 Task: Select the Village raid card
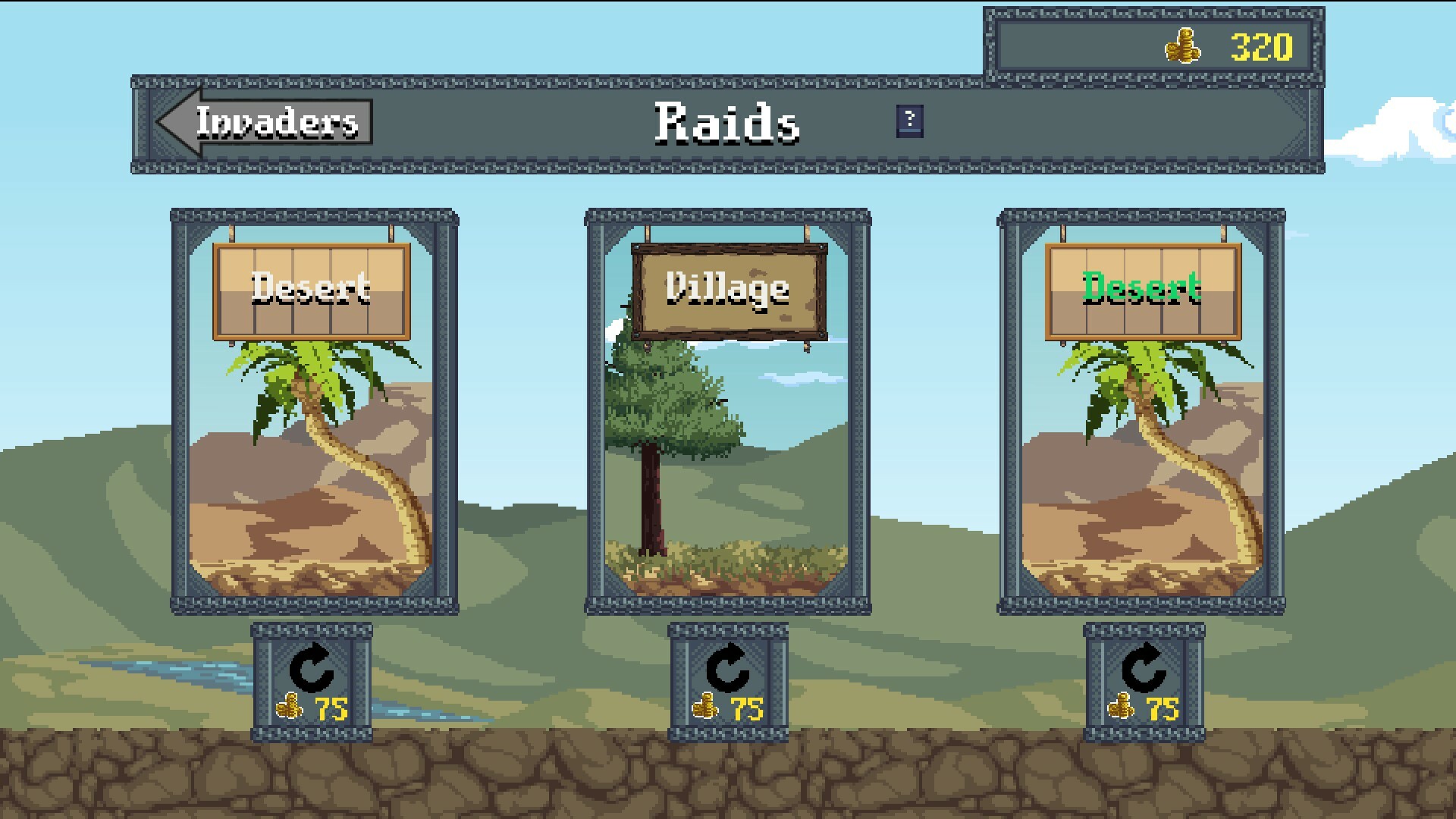coord(726,470)
